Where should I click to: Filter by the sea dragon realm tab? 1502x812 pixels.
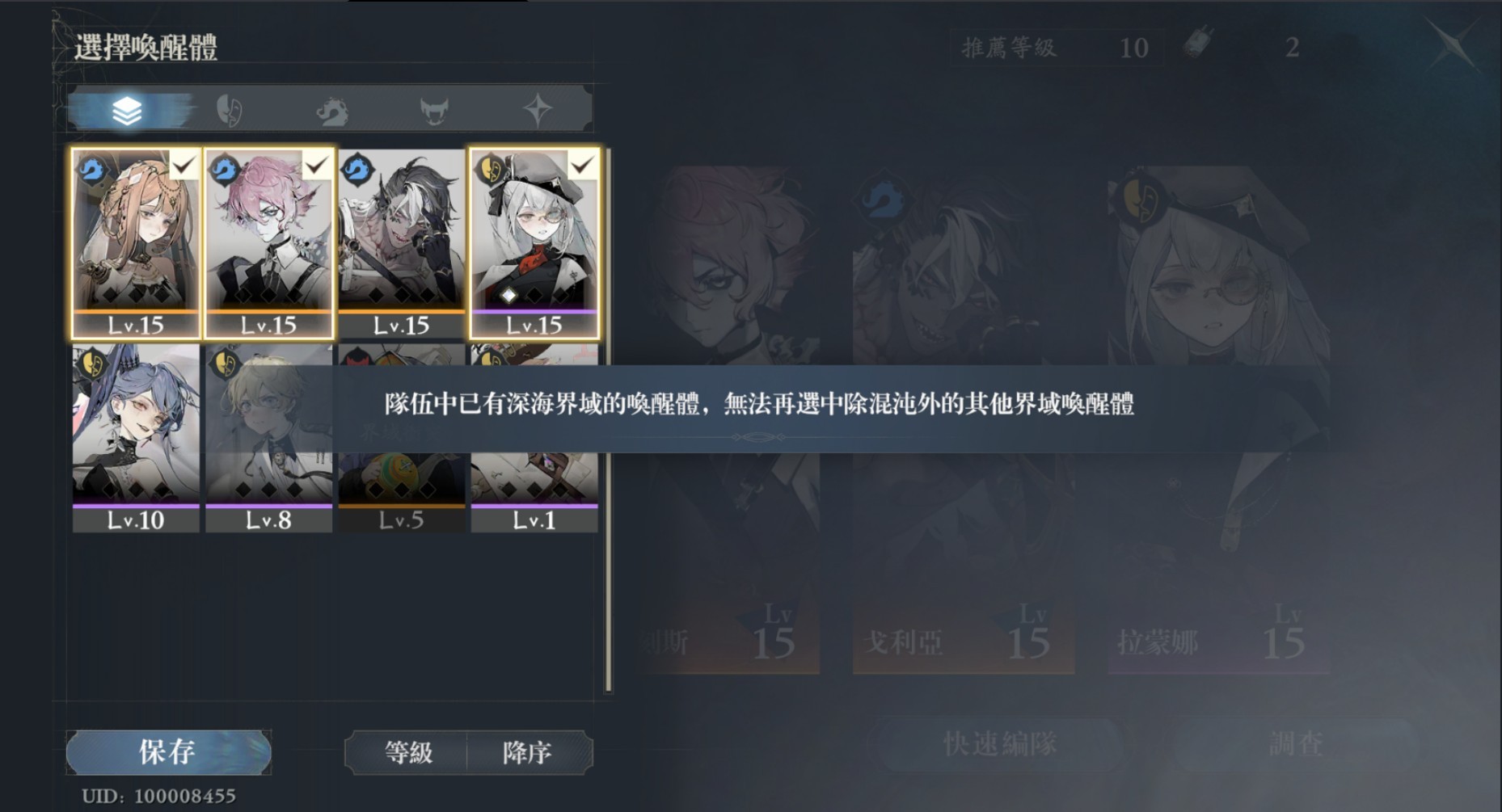click(332, 110)
